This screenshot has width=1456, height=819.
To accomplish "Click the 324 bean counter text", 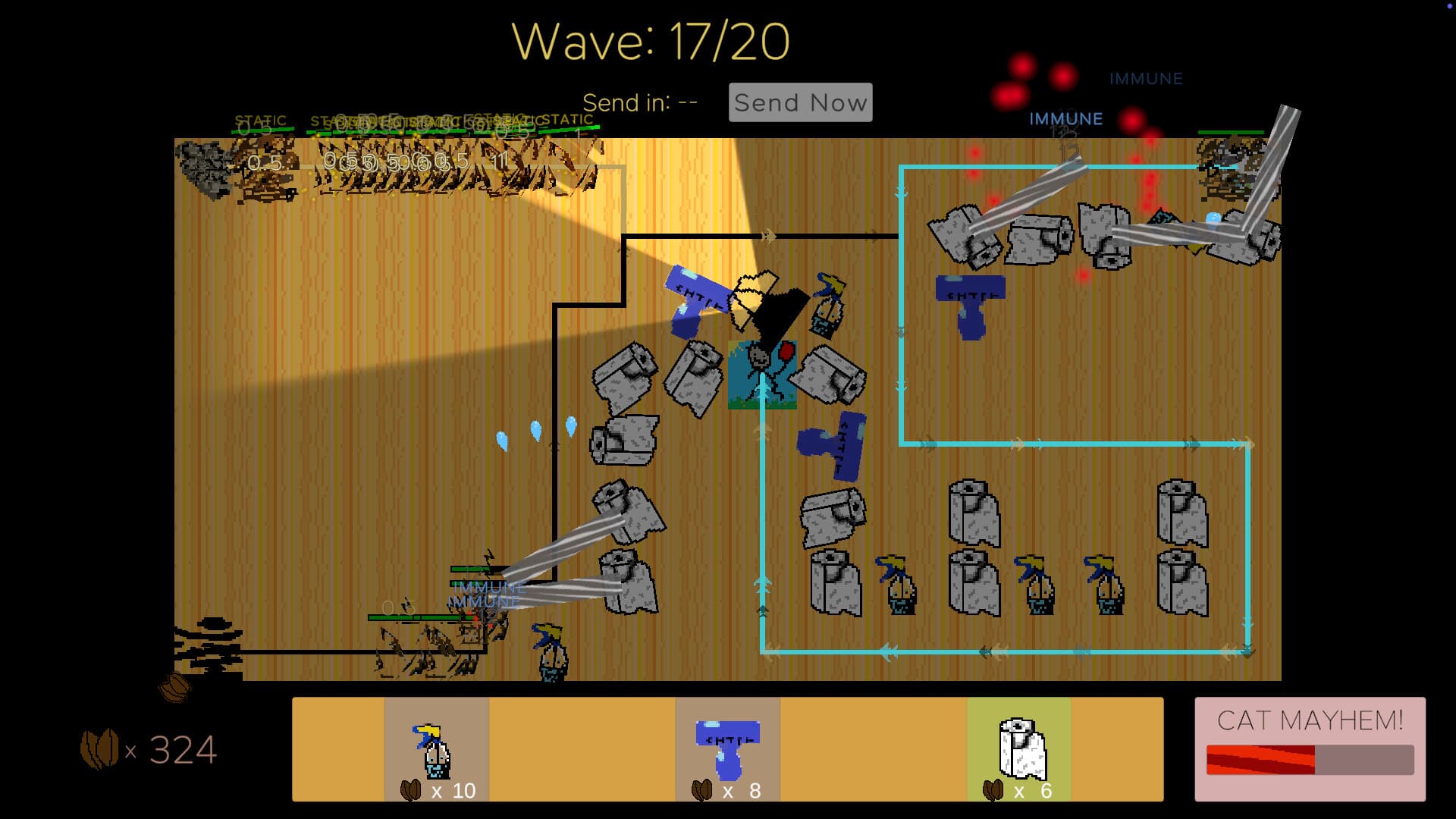I will pyautogui.click(x=180, y=749).
